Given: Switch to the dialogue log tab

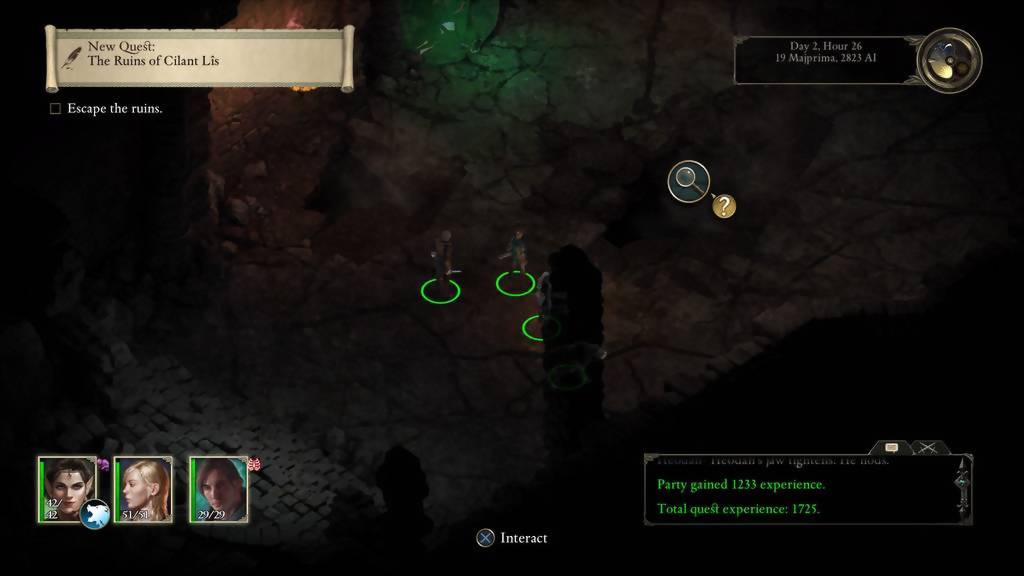Looking at the screenshot, I should [890, 449].
